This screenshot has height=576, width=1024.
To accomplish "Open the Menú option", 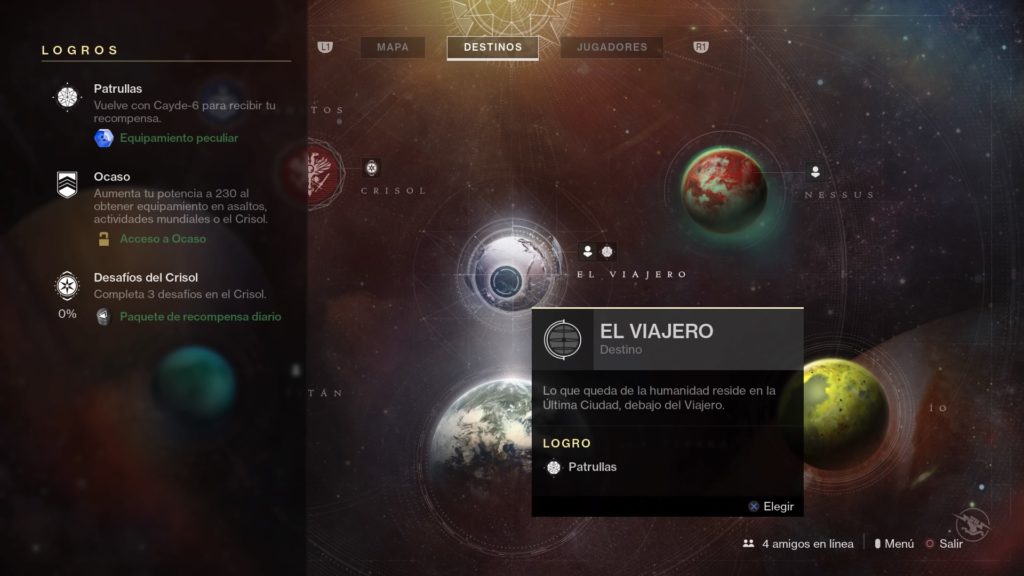I will pos(893,544).
